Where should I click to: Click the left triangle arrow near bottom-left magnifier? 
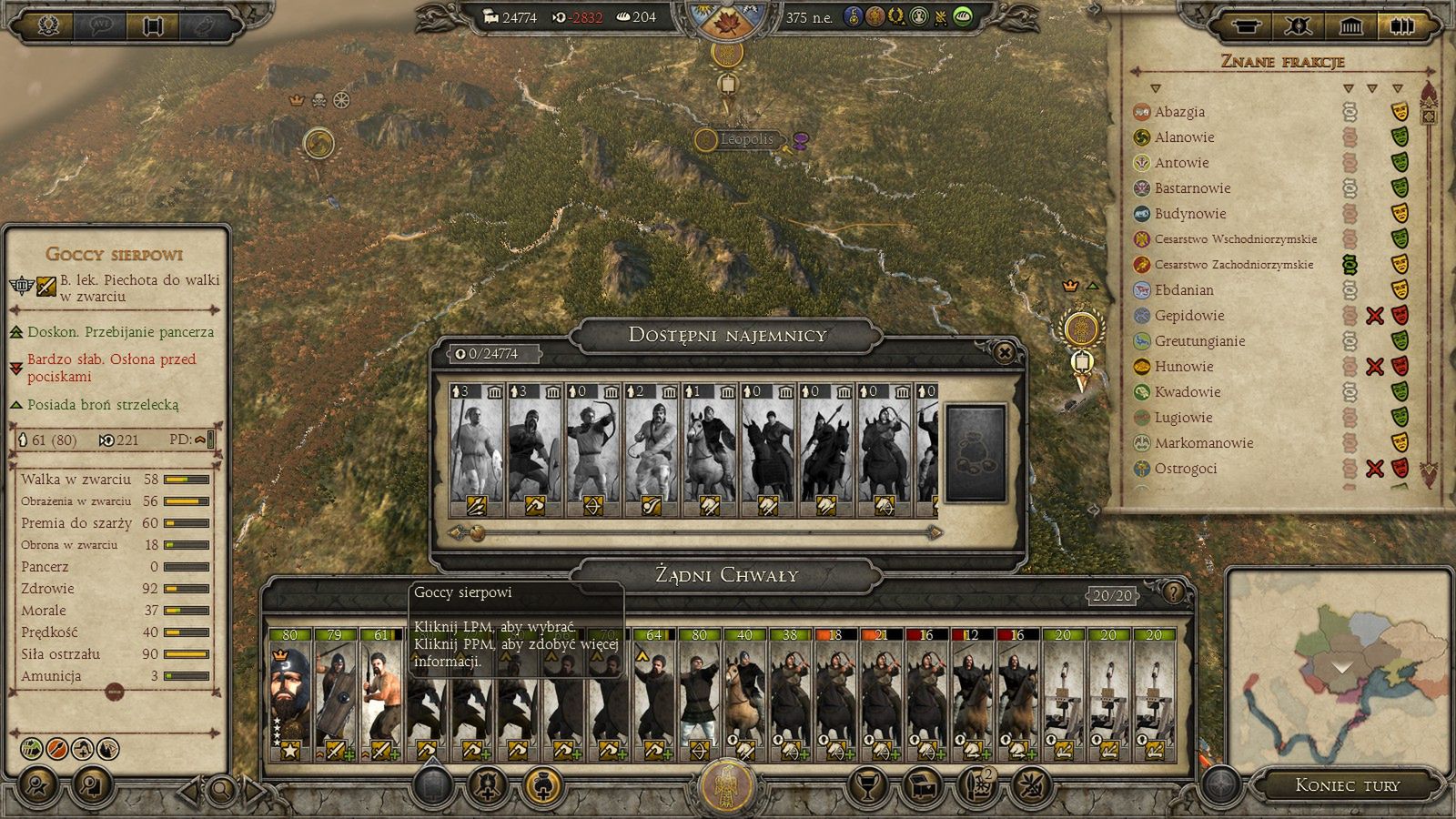point(188,788)
